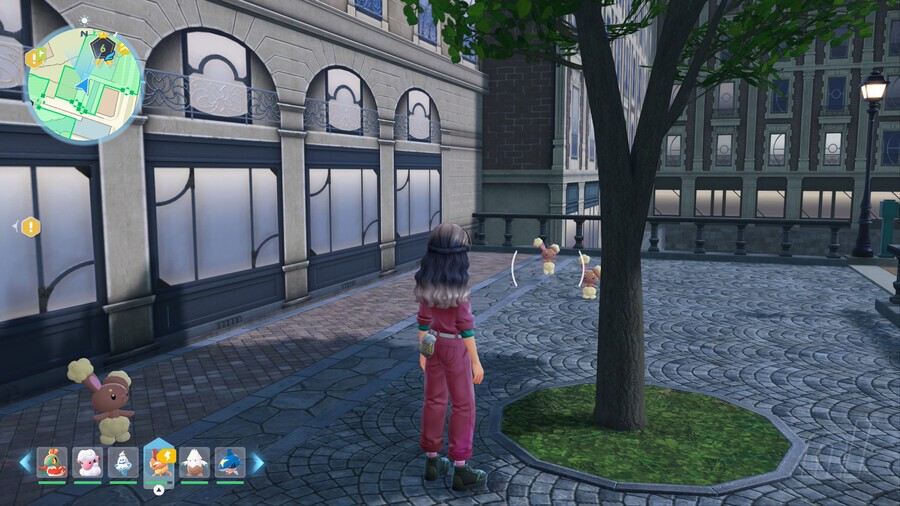This screenshot has height=506, width=900.
Task: Choose the Flaaffy party slot
Action: click(x=88, y=462)
